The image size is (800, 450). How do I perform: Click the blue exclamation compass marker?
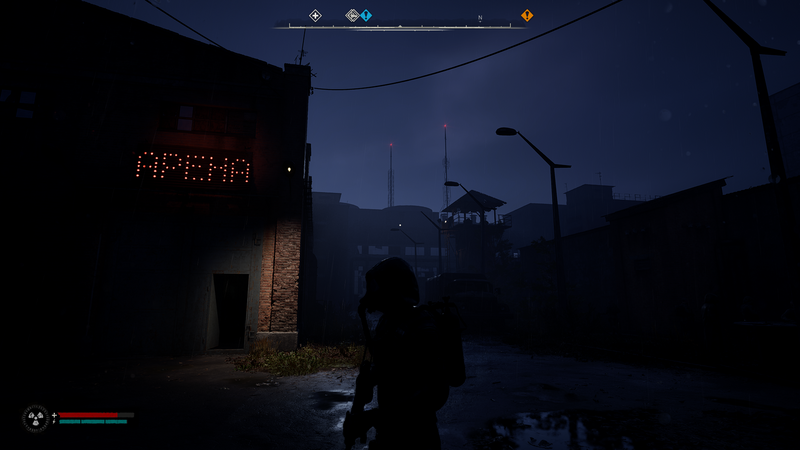[x=366, y=15]
